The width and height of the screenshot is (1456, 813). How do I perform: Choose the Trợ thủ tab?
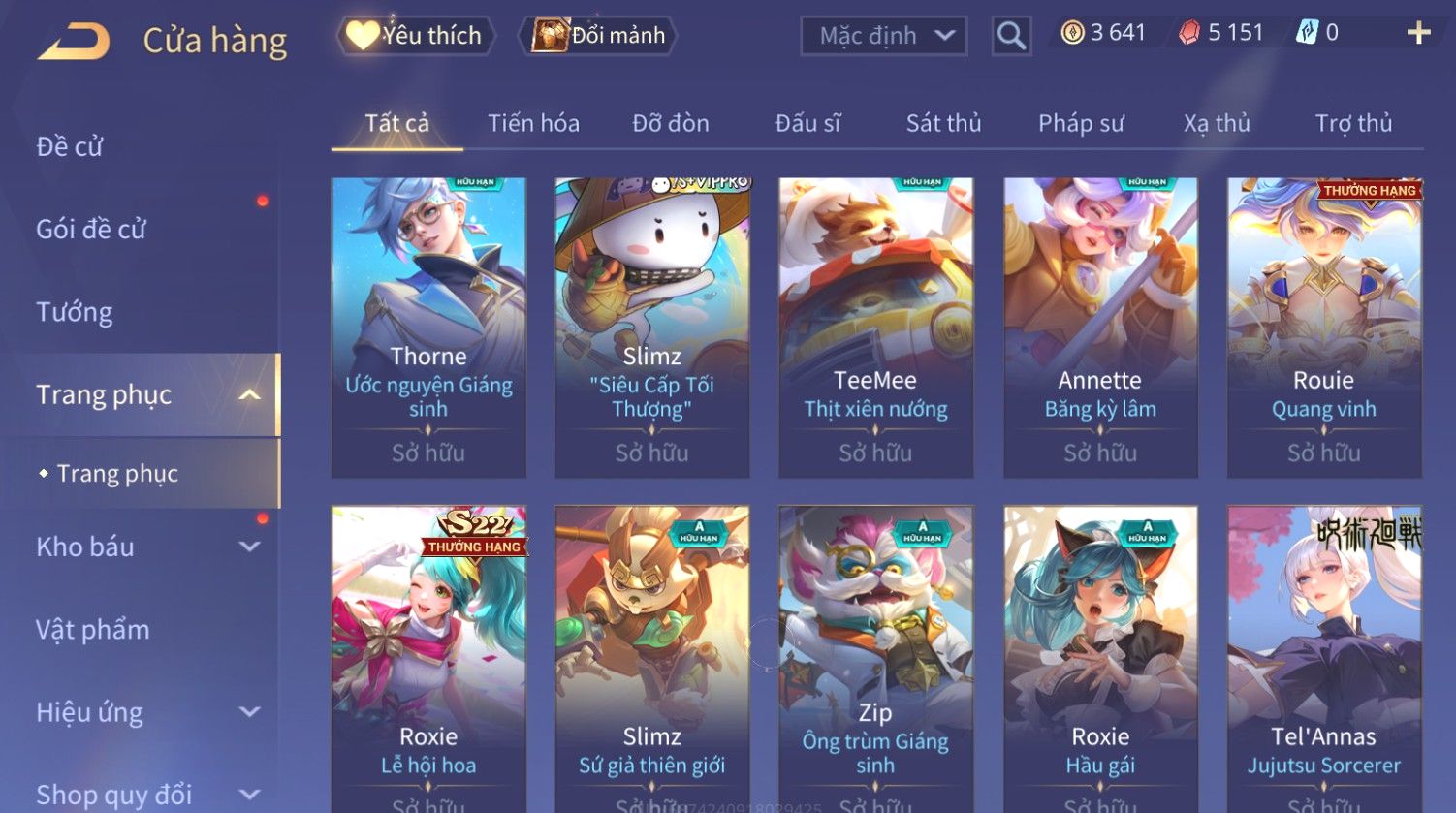click(1353, 123)
